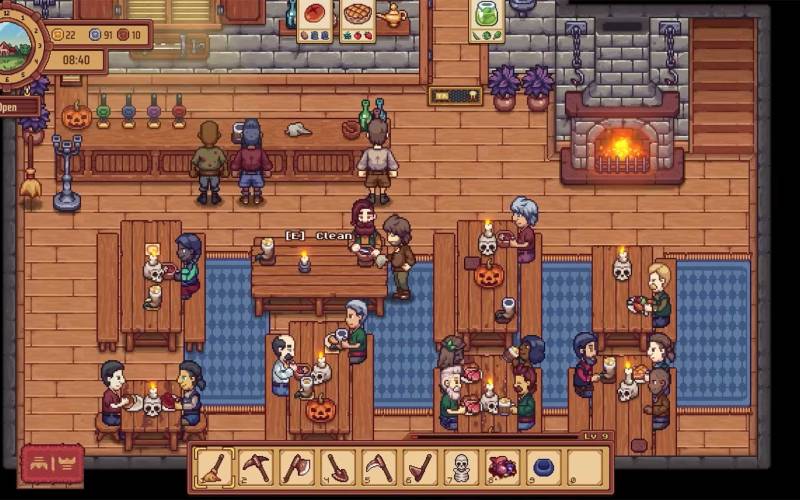Choose the red berries hotbar slot
This screenshot has width=800, height=500.
click(x=503, y=467)
